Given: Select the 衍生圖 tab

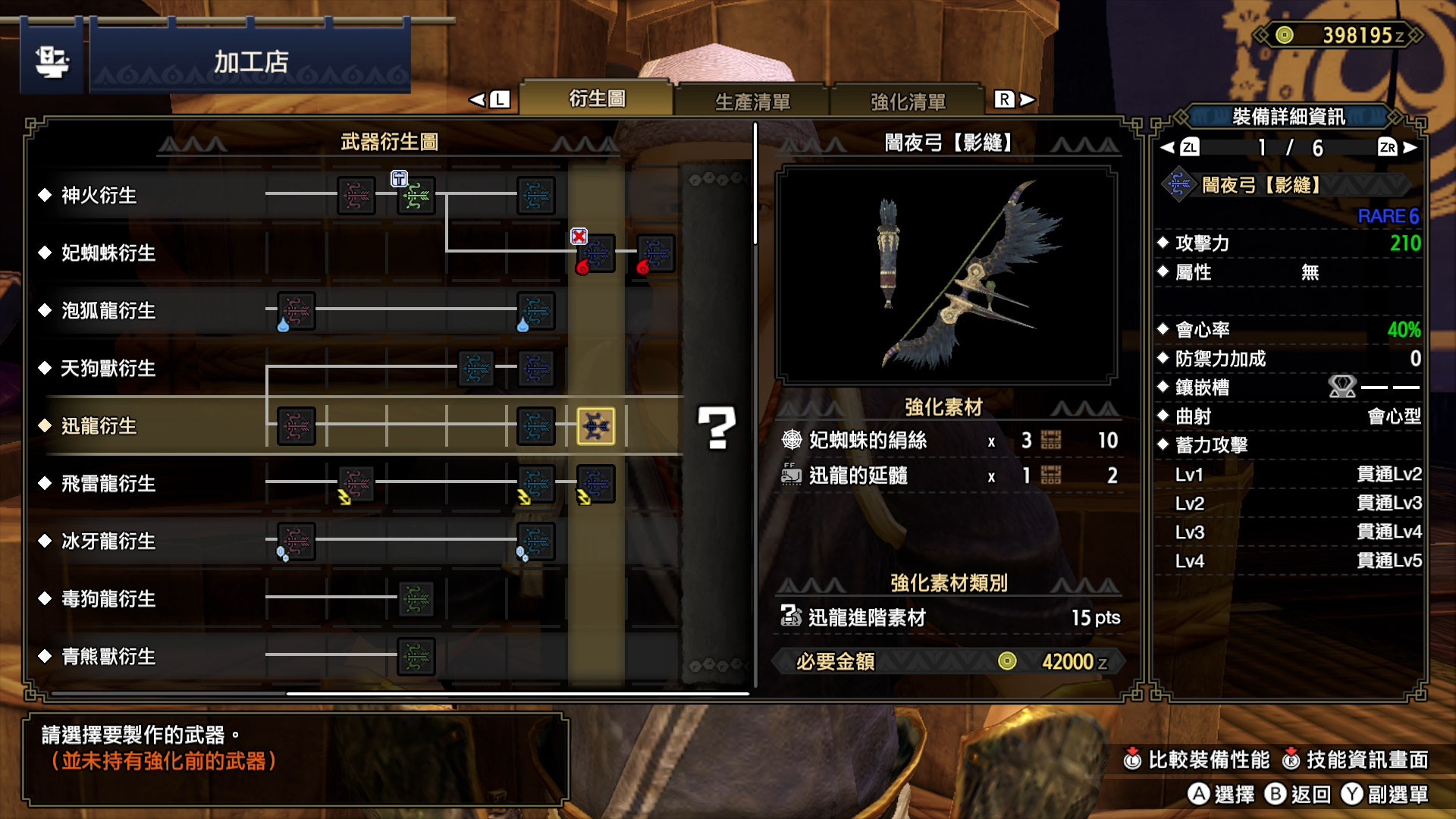Looking at the screenshot, I should (597, 99).
